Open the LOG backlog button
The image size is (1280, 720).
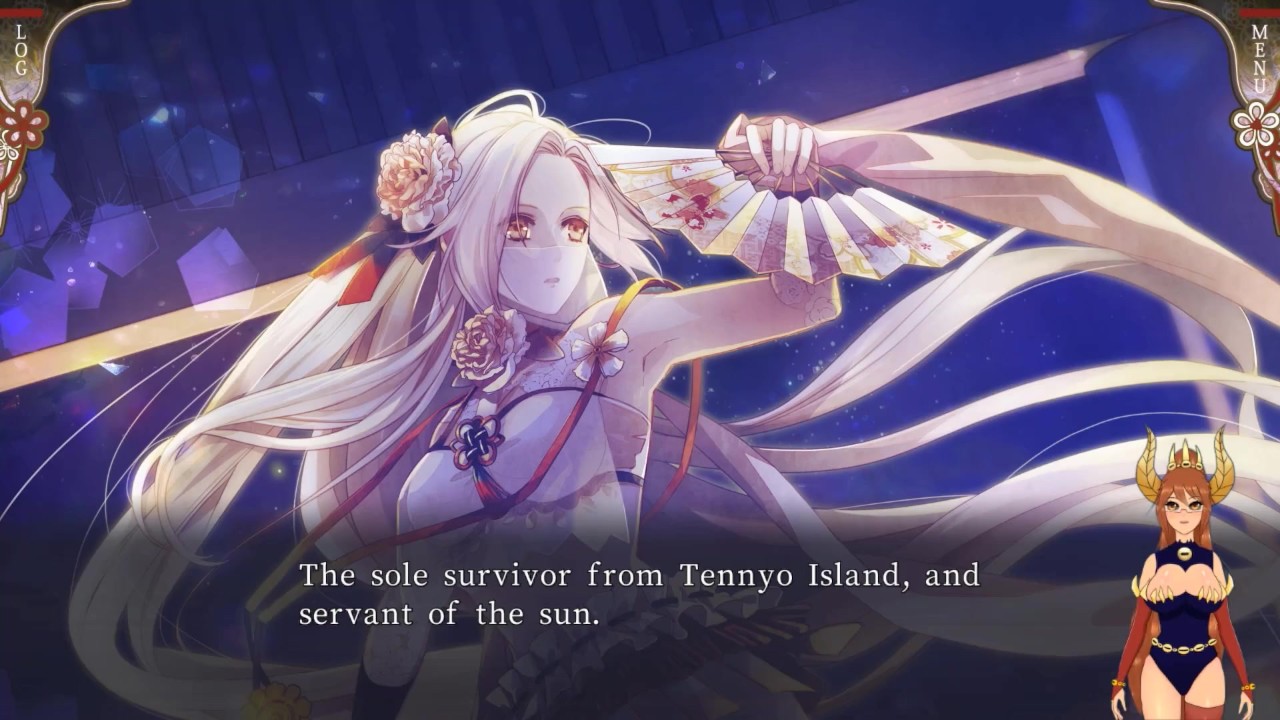[x=21, y=48]
